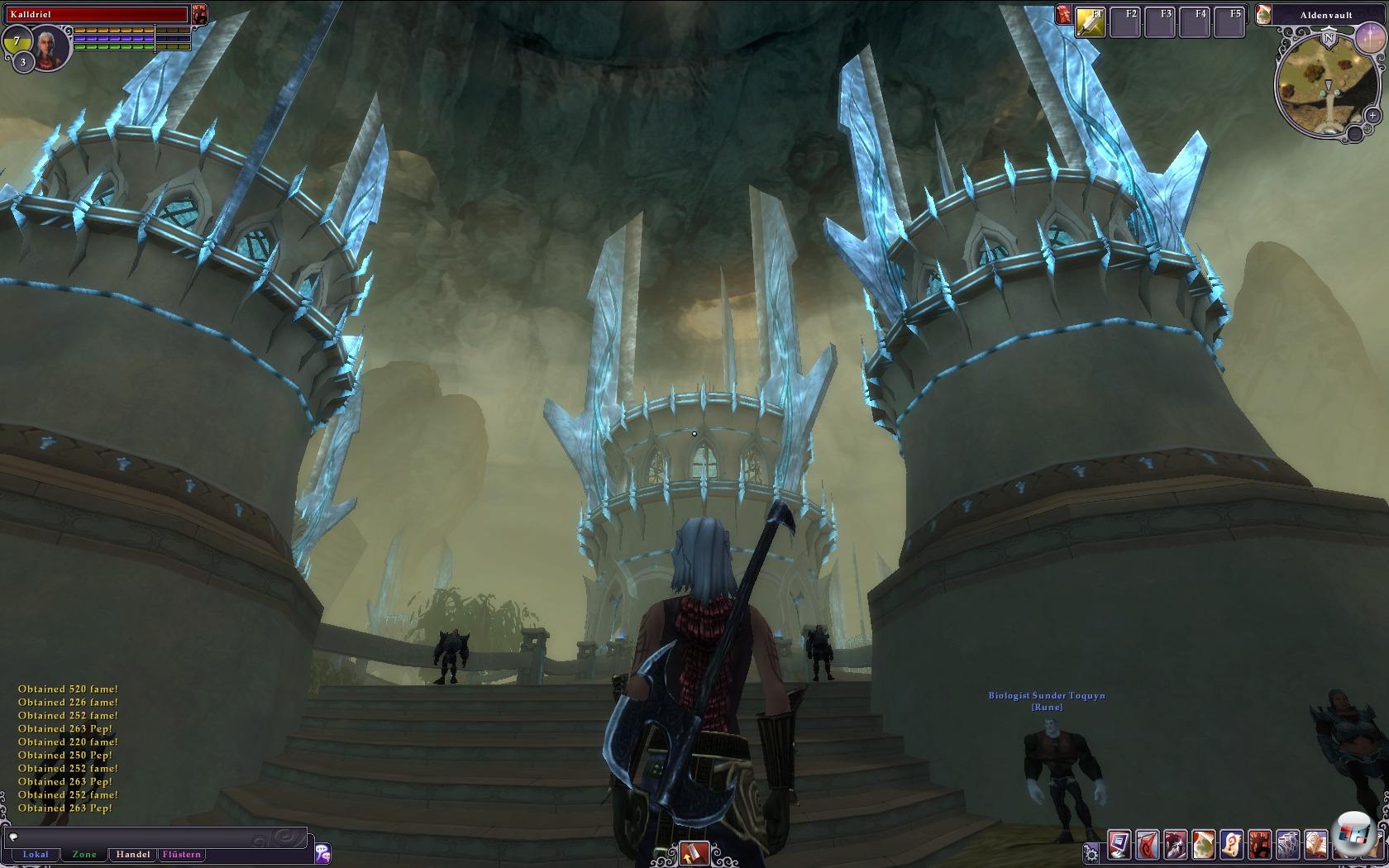Screen dimensions: 1389x868
Task: Open the open spellbook menu icon
Action: 1315,843
